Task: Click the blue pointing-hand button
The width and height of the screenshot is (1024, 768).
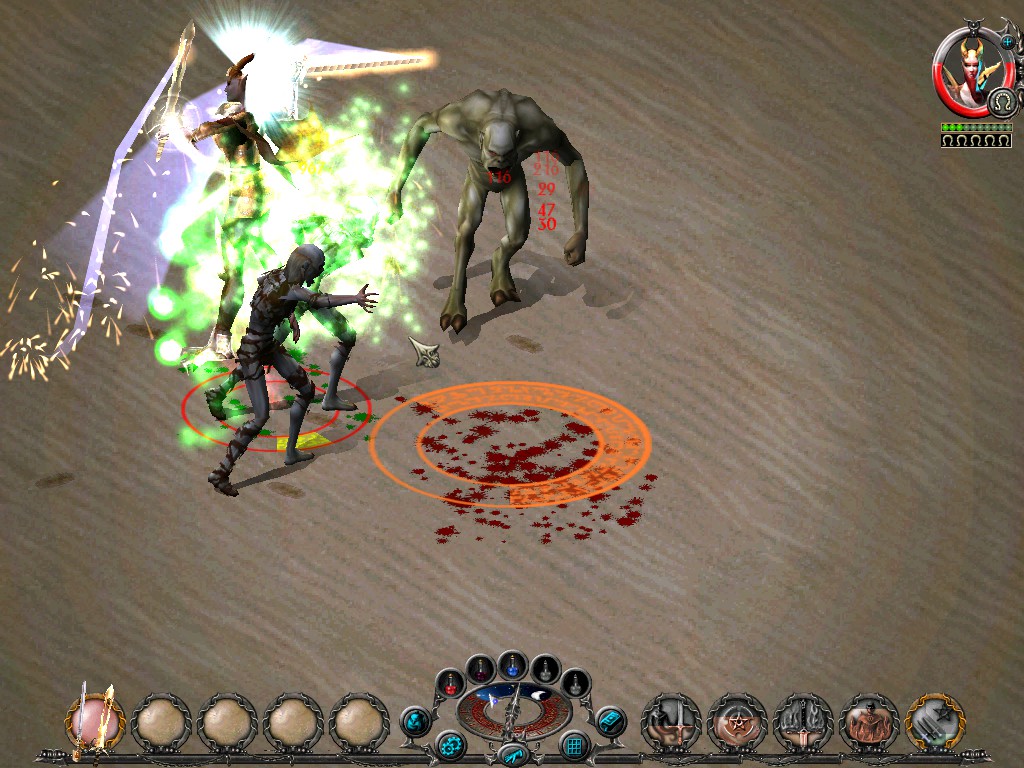Action: click(x=513, y=754)
